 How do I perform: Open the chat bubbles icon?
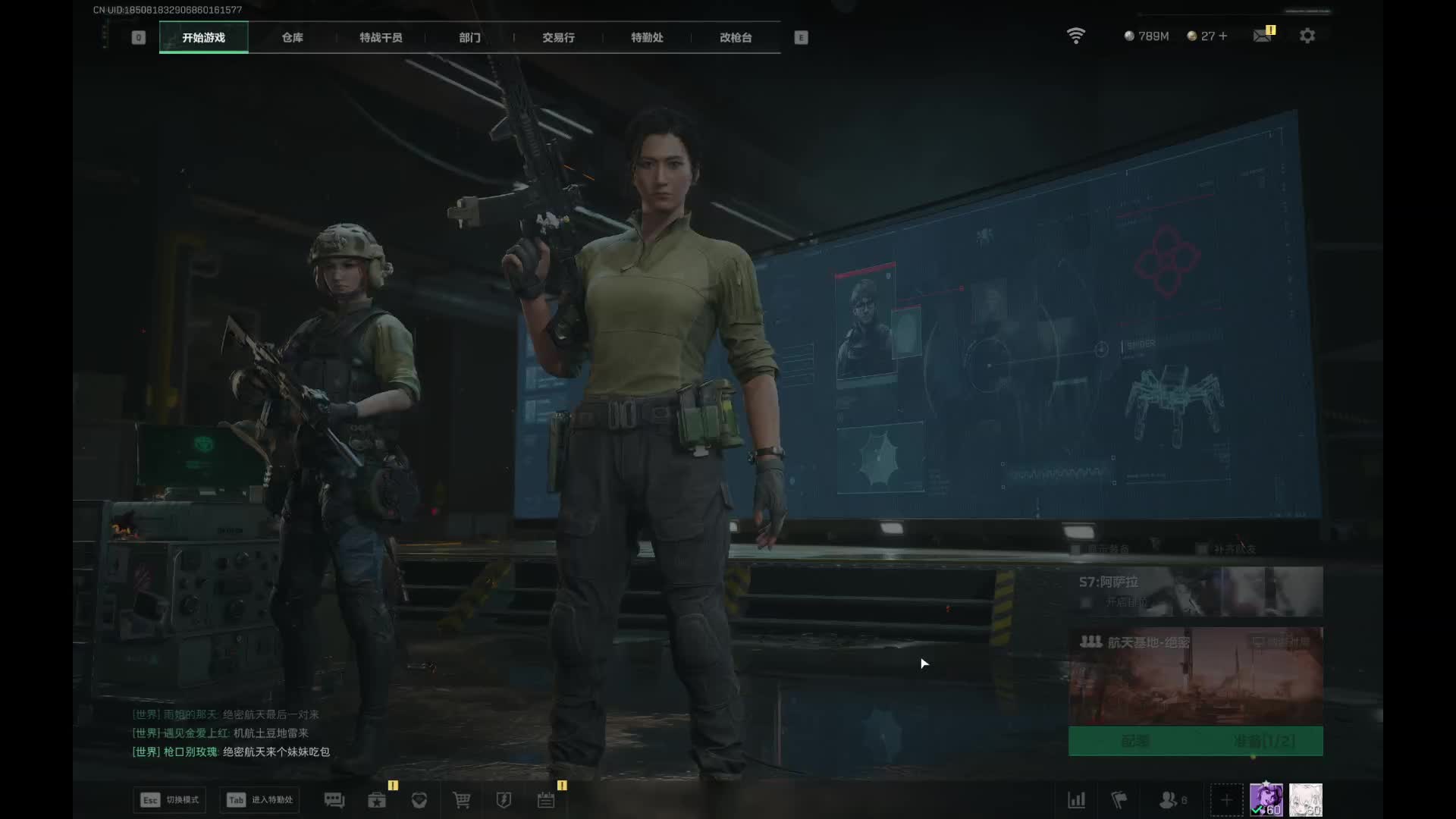click(x=334, y=800)
